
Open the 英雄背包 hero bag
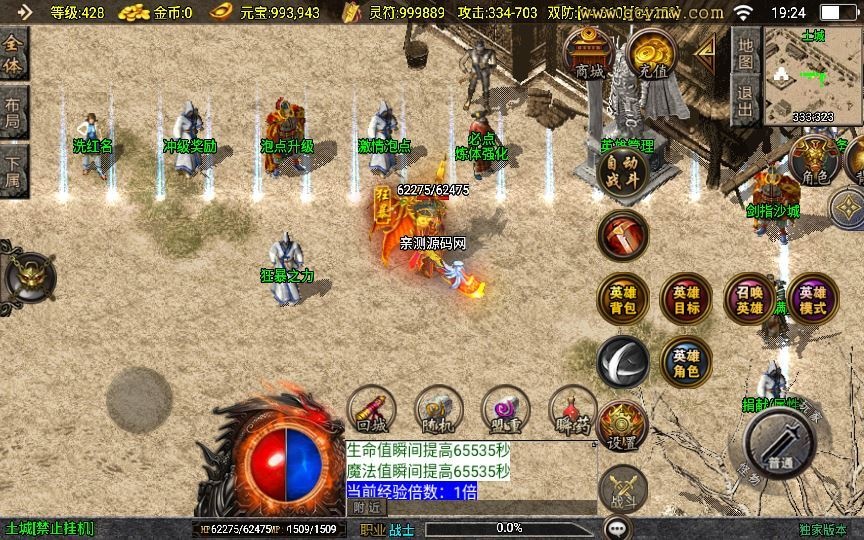[622, 299]
